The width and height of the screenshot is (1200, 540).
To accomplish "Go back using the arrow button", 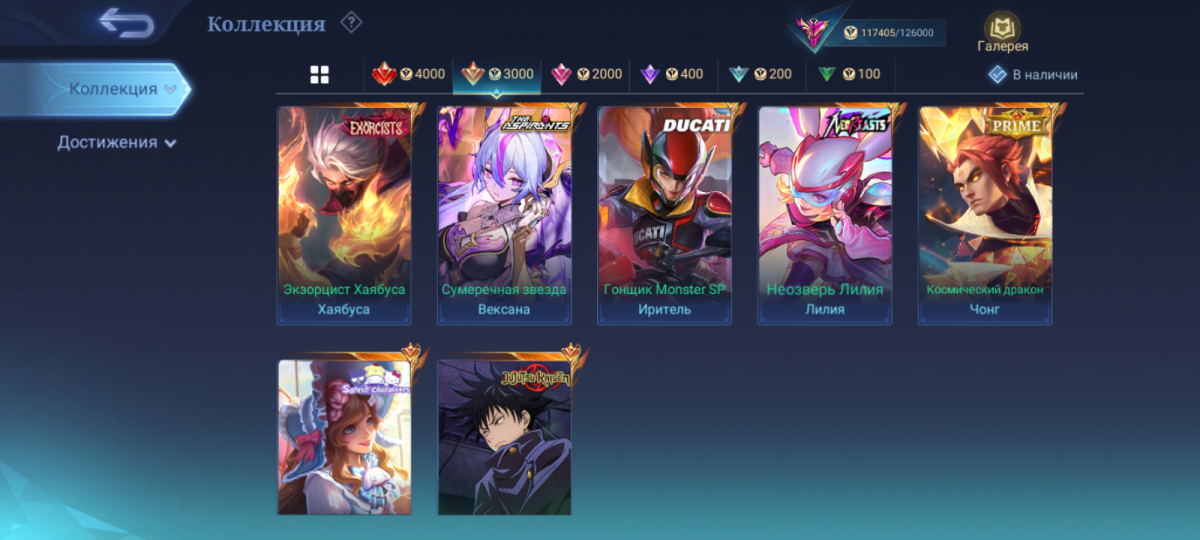I will 126,22.
